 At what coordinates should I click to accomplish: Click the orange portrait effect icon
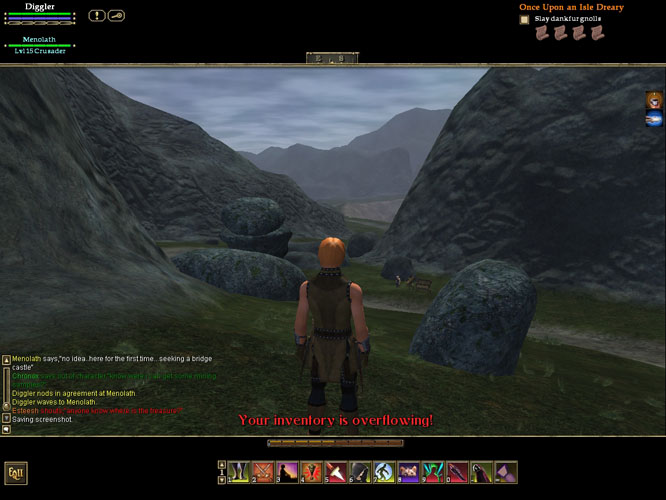click(x=654, y=99)
